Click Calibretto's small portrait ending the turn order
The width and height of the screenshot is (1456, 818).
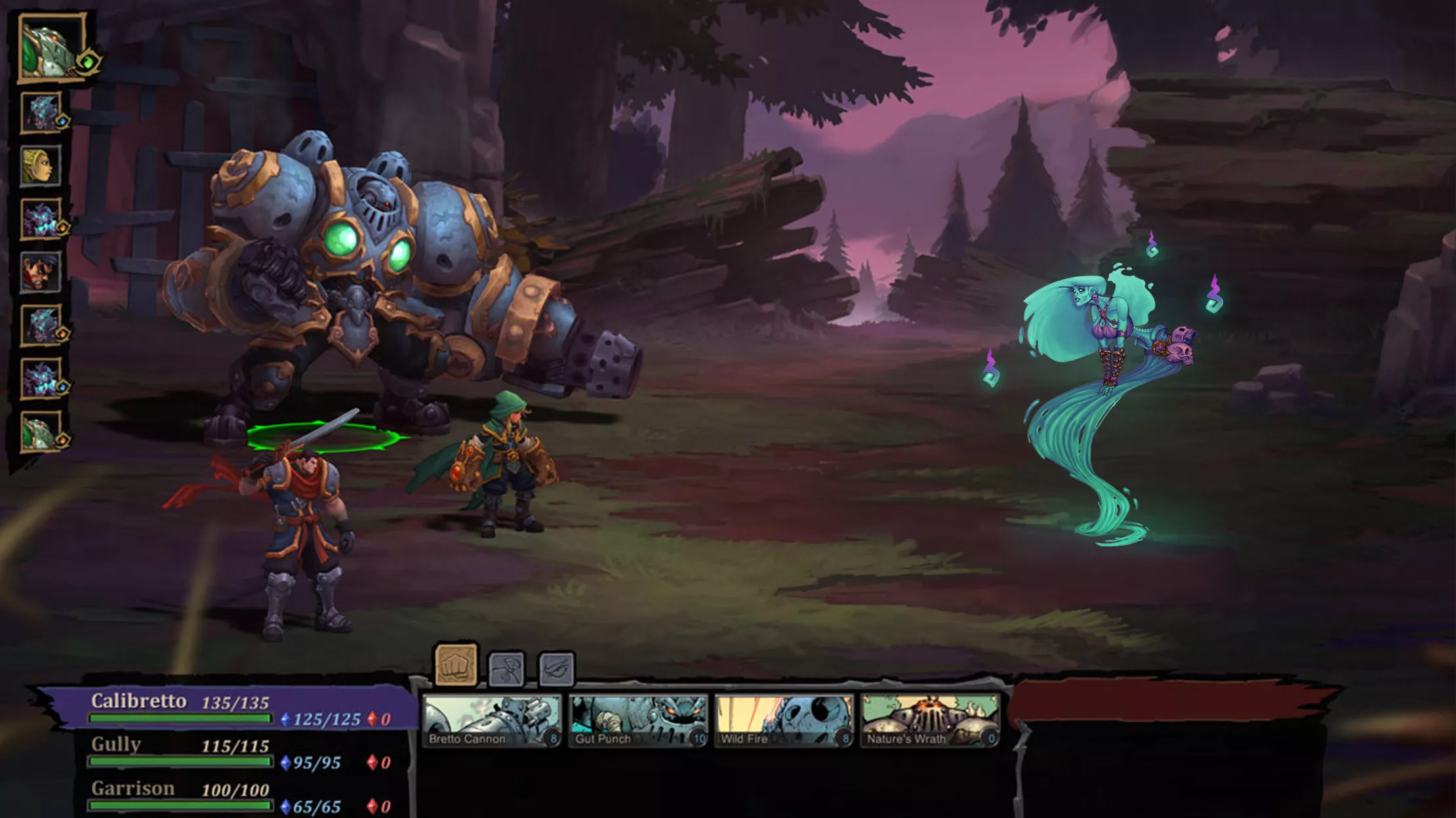pos(41,432)
